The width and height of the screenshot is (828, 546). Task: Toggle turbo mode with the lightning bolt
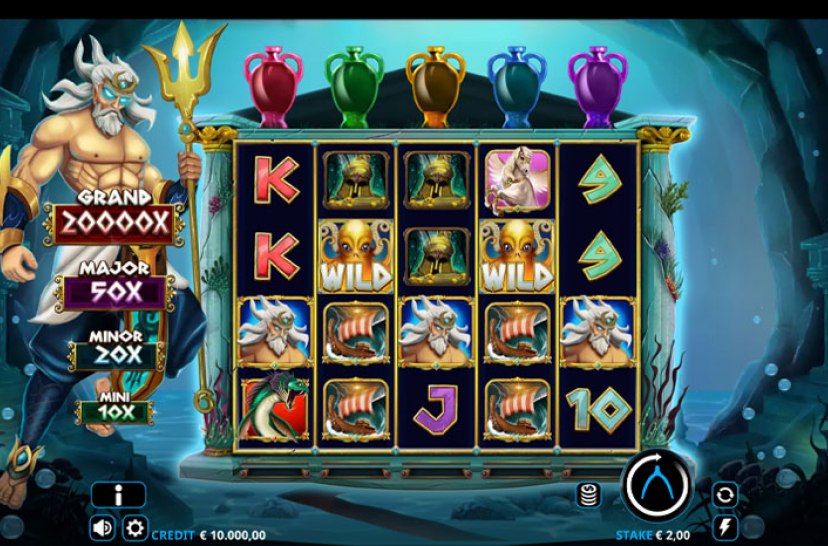pos(724,526)
